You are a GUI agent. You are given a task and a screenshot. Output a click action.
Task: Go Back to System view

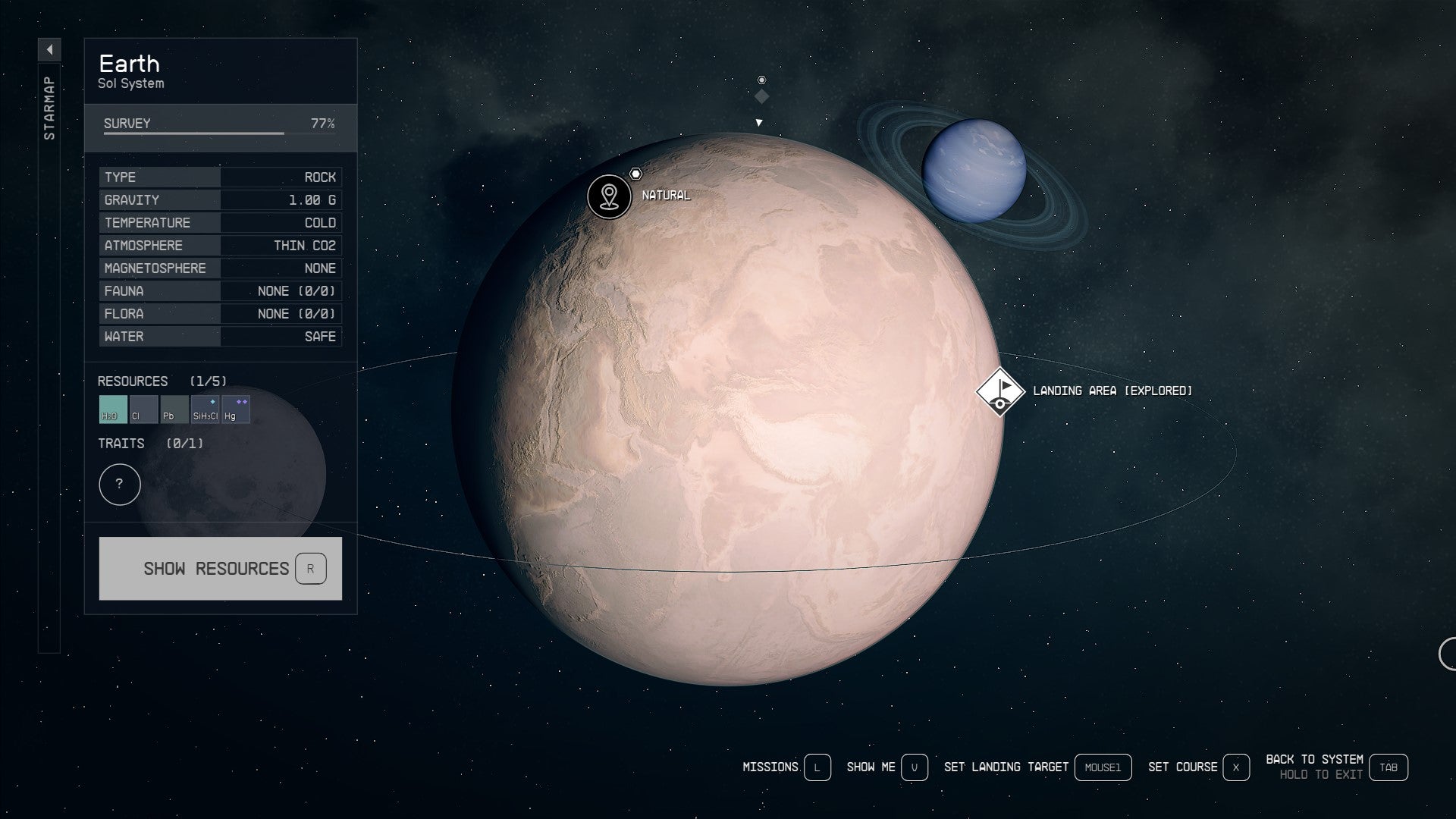click(1388, 767)
